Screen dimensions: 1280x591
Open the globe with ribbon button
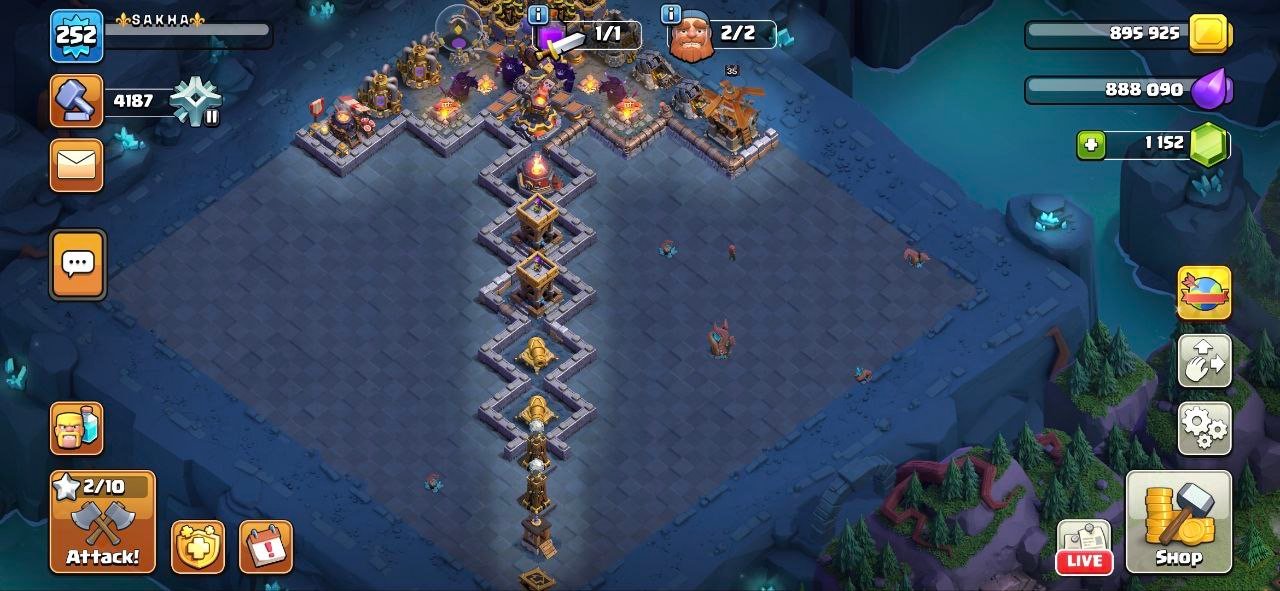pyautogui.click(x=1204, y=293)
